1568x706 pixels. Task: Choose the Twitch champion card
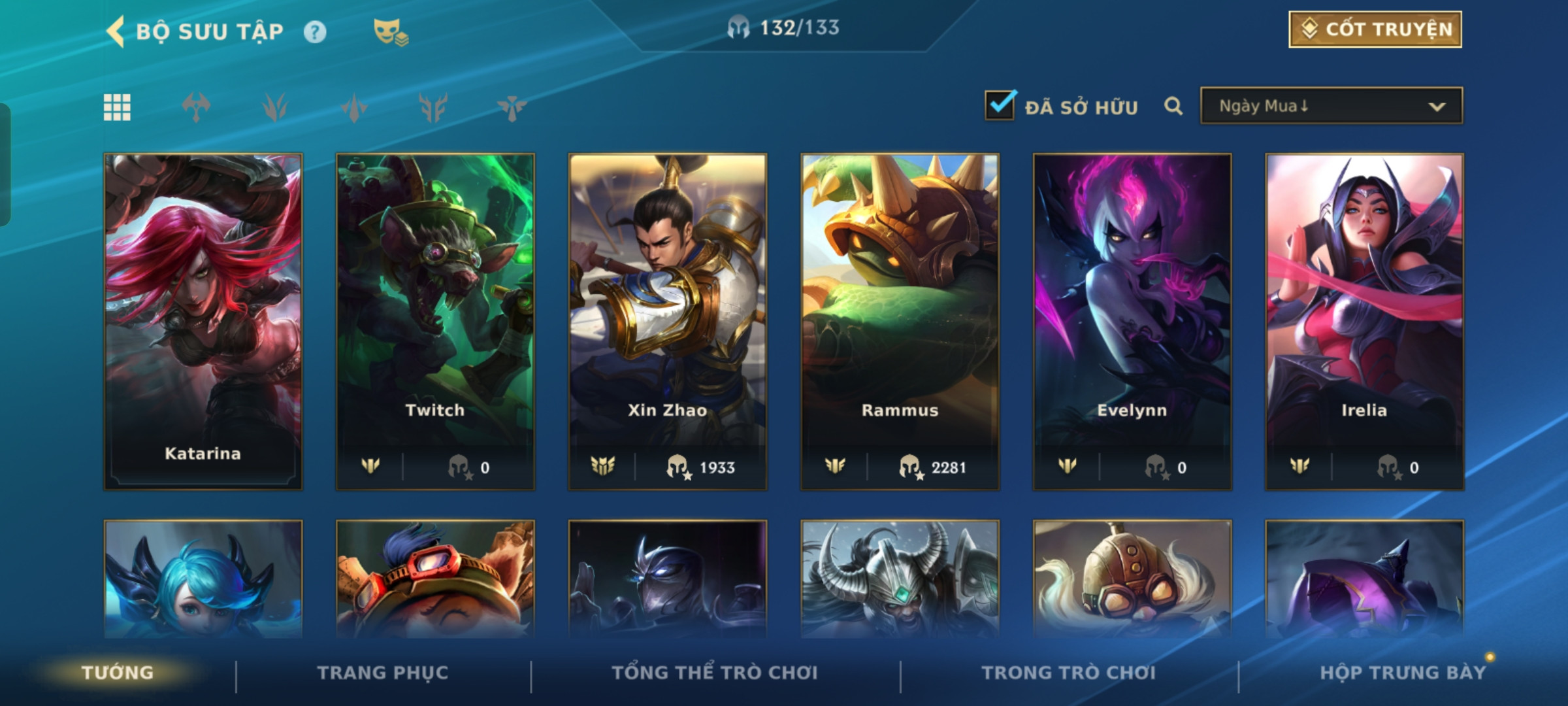[435, 320]
